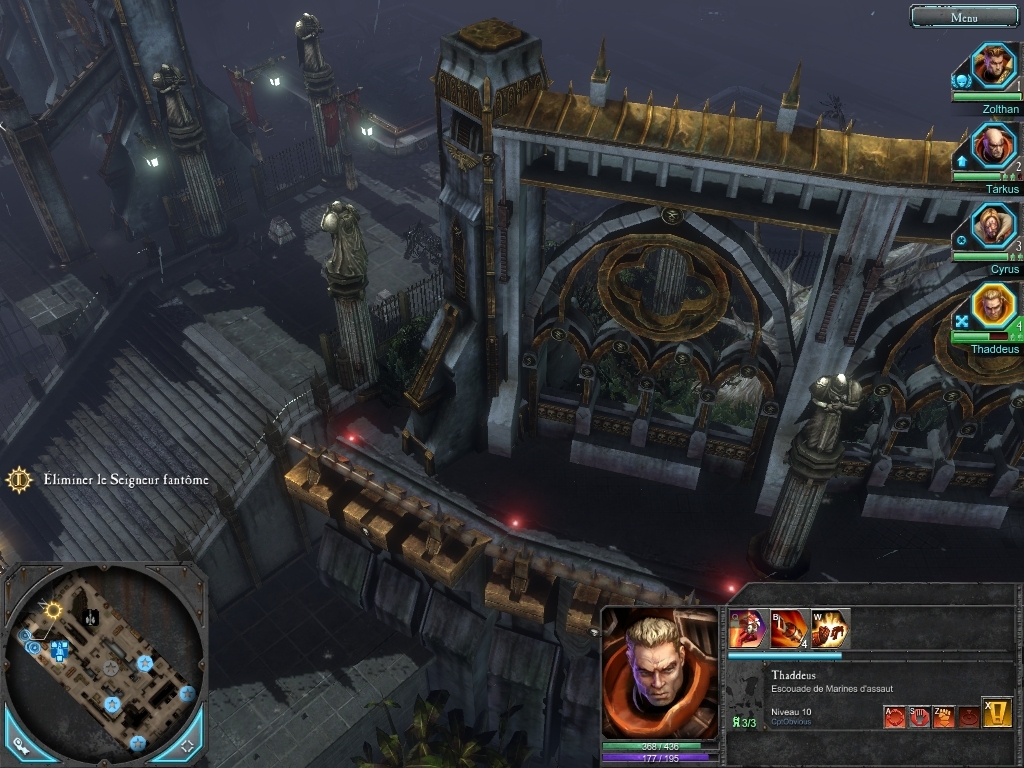
Task: Click the yellow sun objective marker on minimap
Action: coord(53,609)
